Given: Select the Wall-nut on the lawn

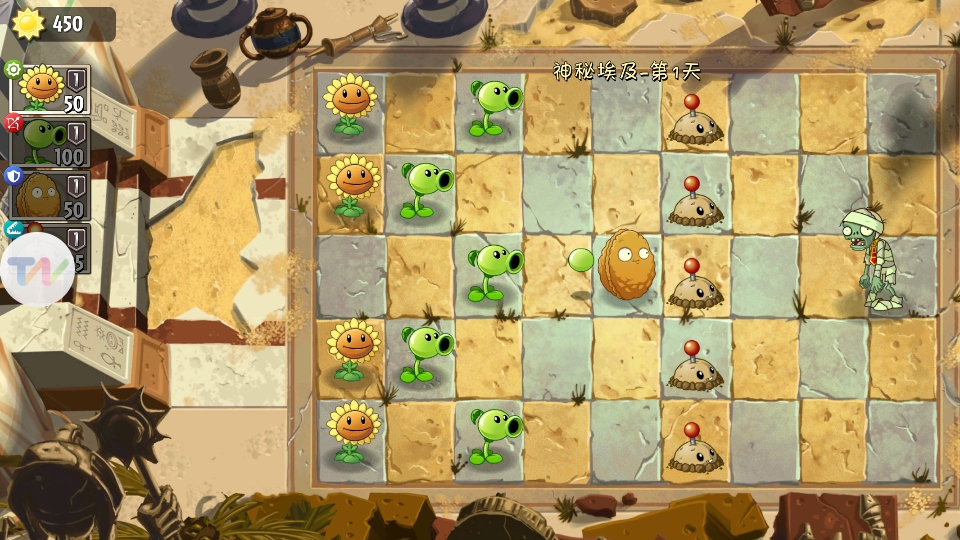Looking at the screenshot, I should [x=625, y=265].
